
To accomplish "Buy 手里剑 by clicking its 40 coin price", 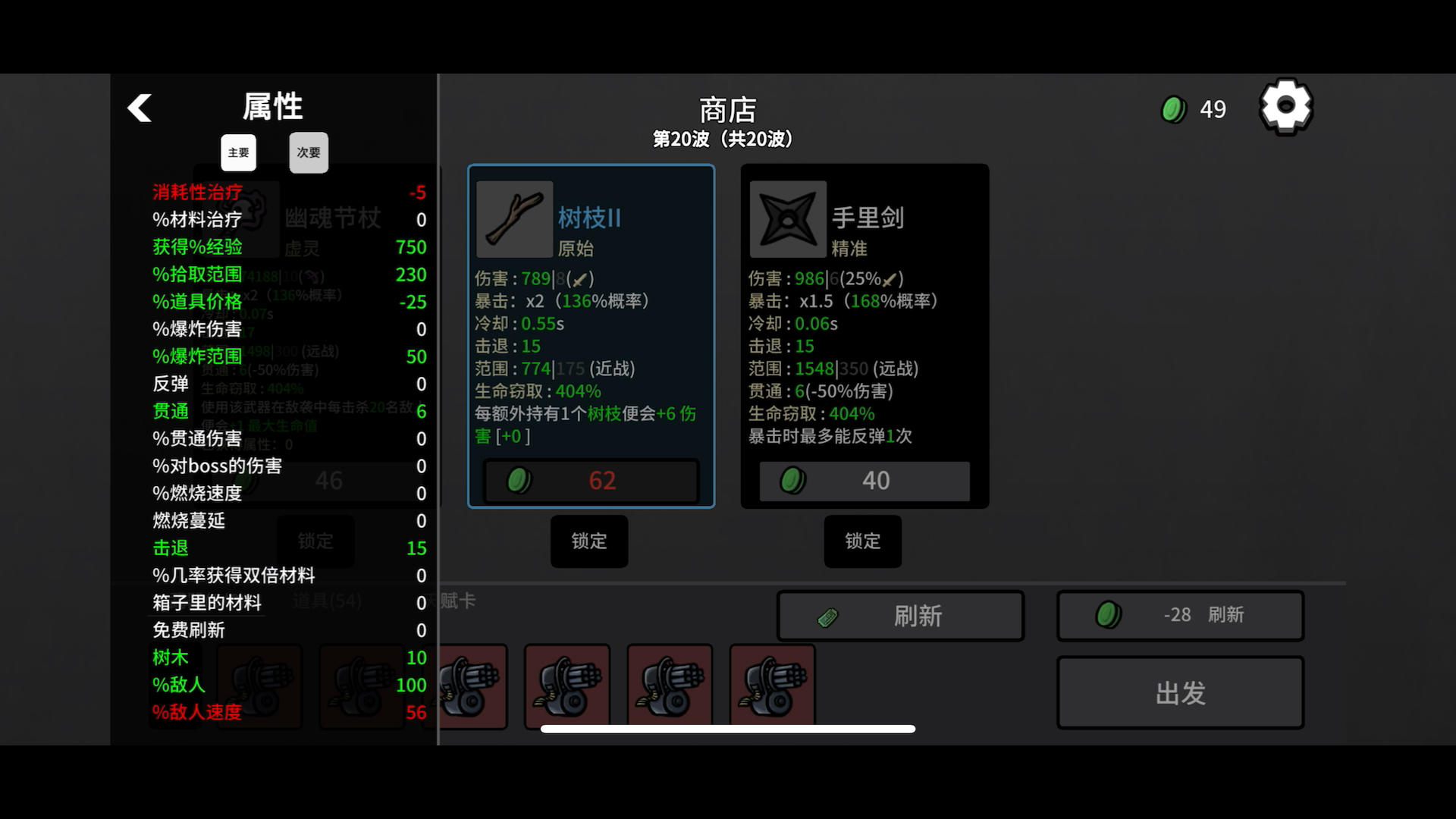I will click(865, 480).
